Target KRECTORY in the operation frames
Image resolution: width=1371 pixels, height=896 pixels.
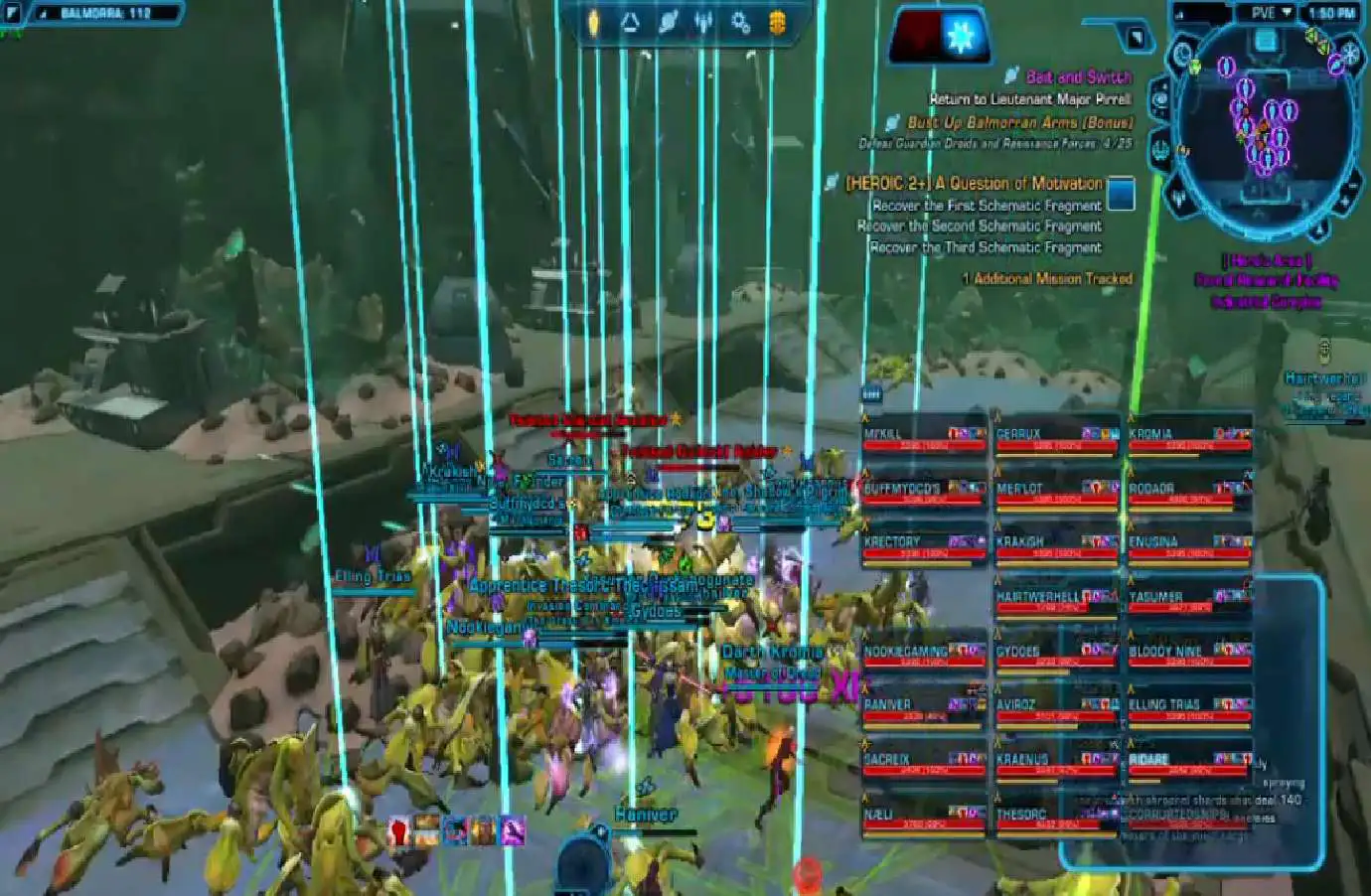tap(923, 547)
